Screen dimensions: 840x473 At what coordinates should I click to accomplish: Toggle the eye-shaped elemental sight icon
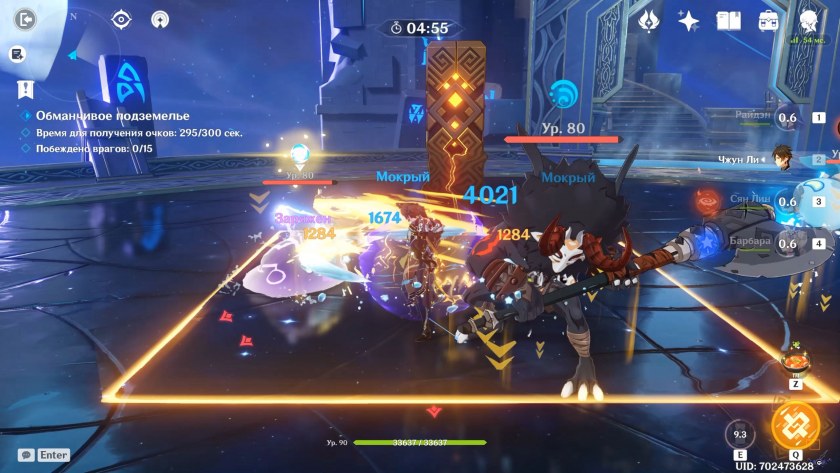pyautogui.click(x=122, y=18)
